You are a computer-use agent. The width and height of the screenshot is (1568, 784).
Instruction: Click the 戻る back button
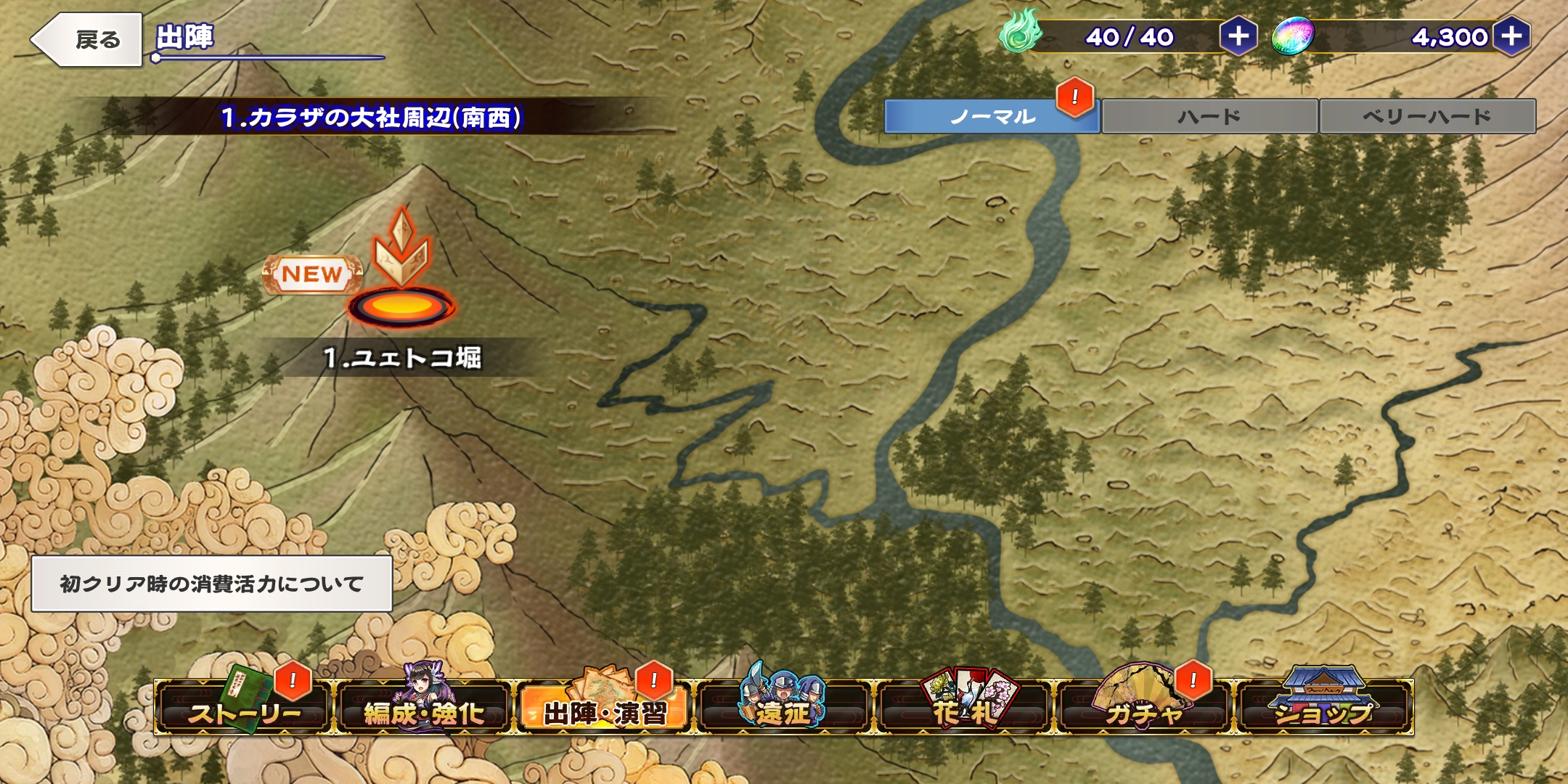point(89,40)
